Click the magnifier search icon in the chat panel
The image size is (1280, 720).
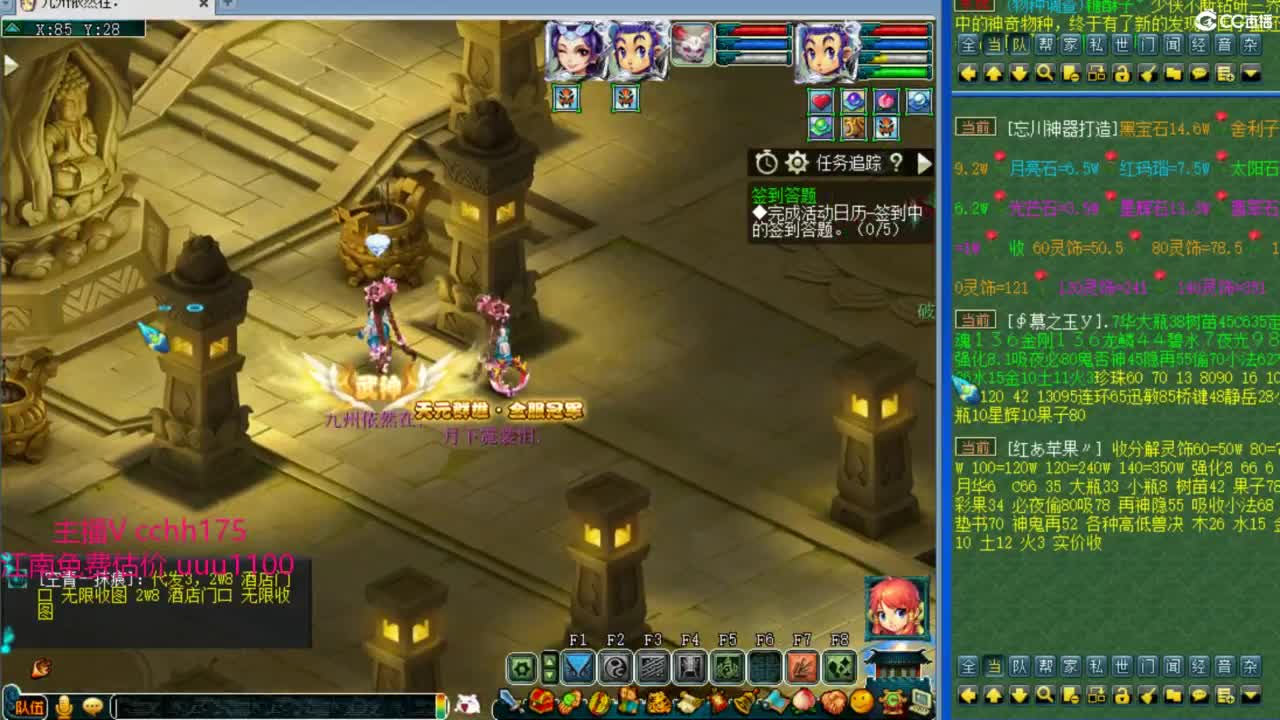1043,74
